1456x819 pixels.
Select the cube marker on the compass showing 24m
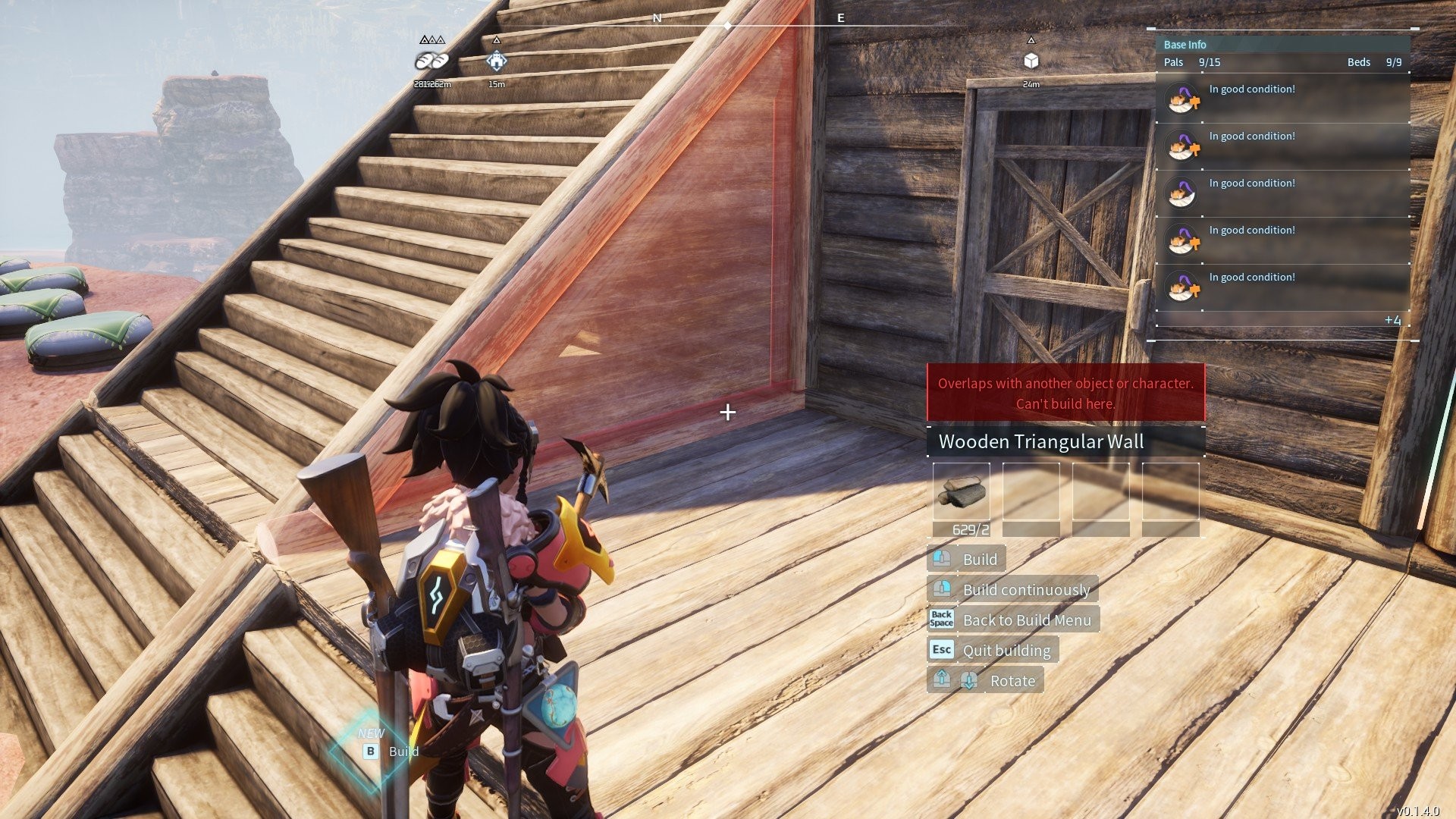(x=1031, y=61)
